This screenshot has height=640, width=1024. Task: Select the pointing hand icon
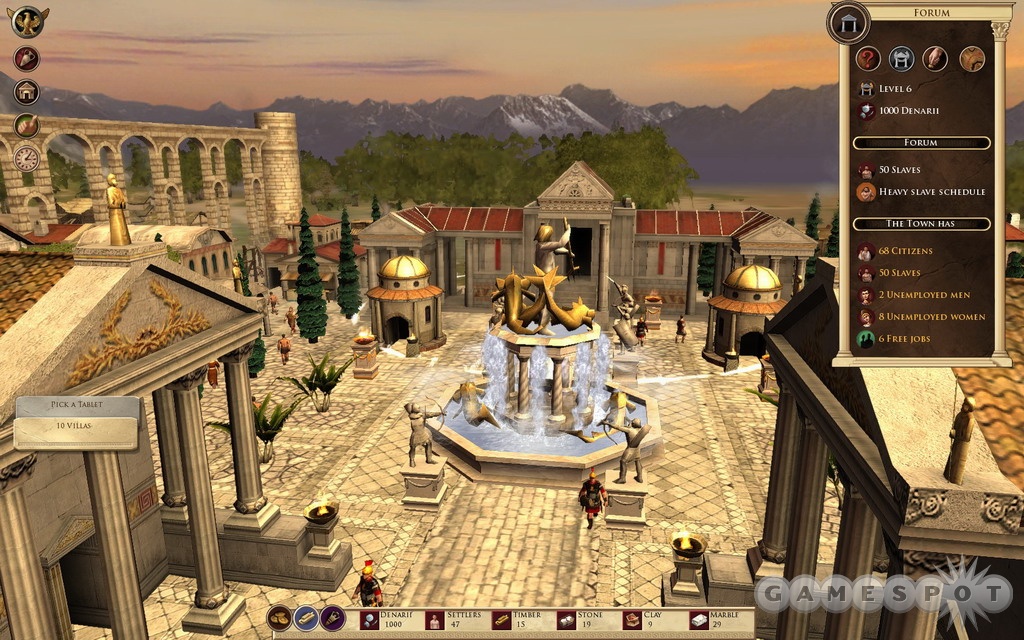[26, 125]
